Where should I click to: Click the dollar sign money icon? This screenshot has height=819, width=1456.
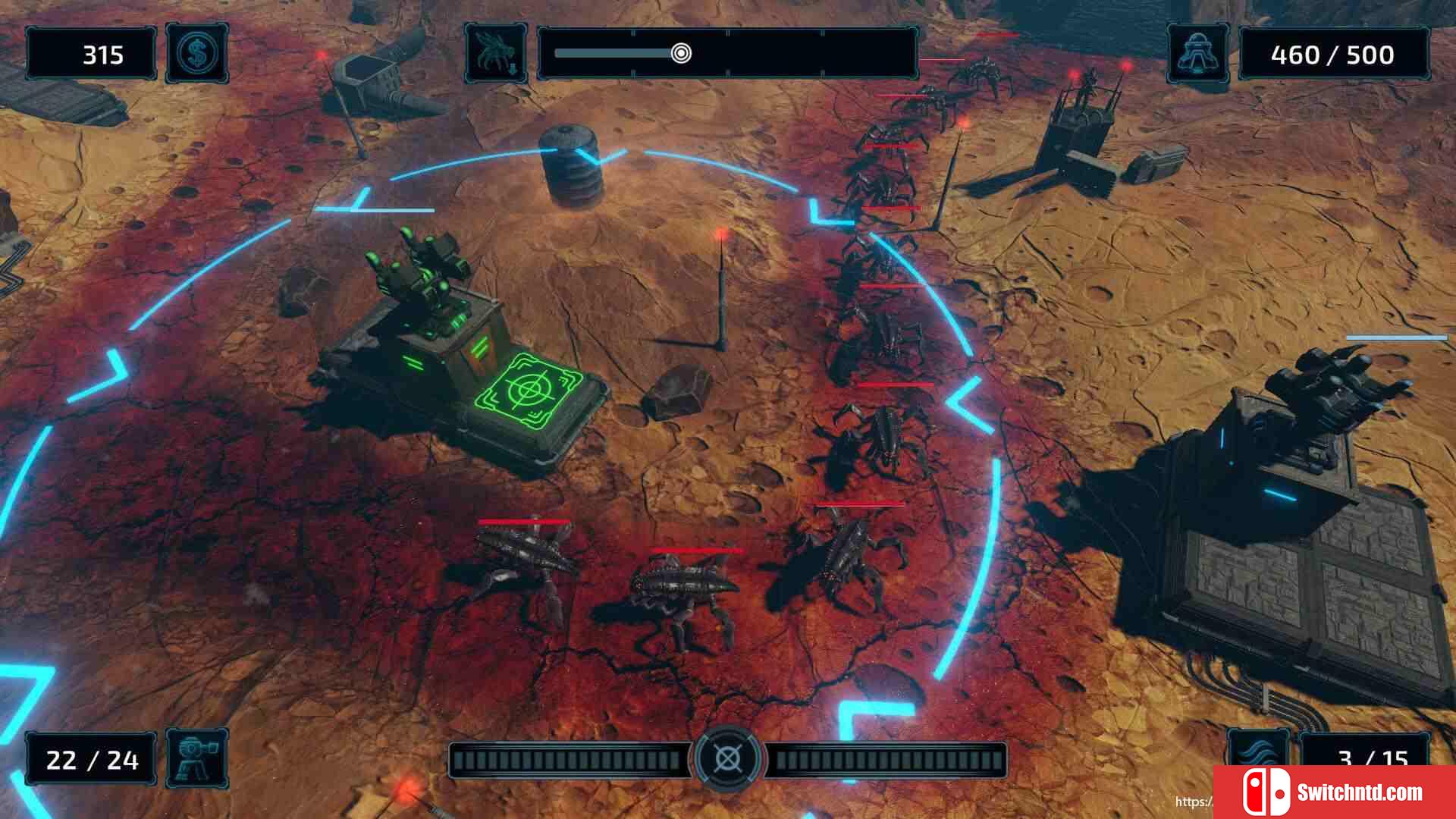pos(196,54)
